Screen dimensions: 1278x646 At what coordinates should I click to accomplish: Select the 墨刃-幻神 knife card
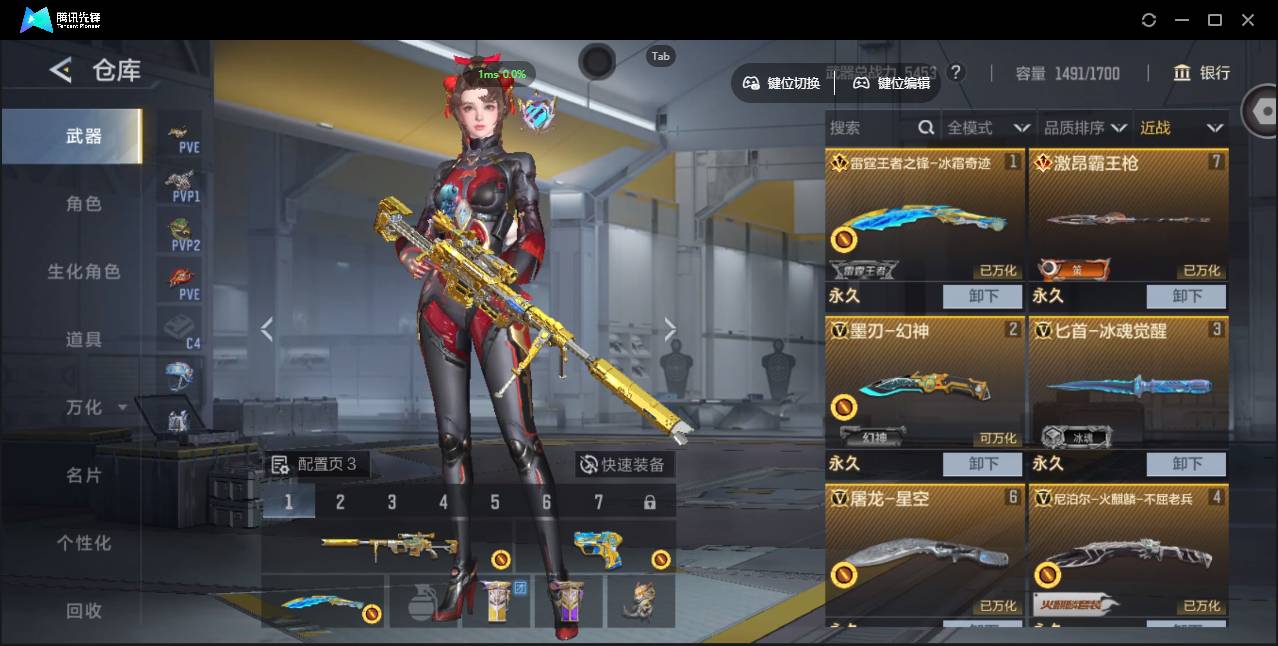924,385
